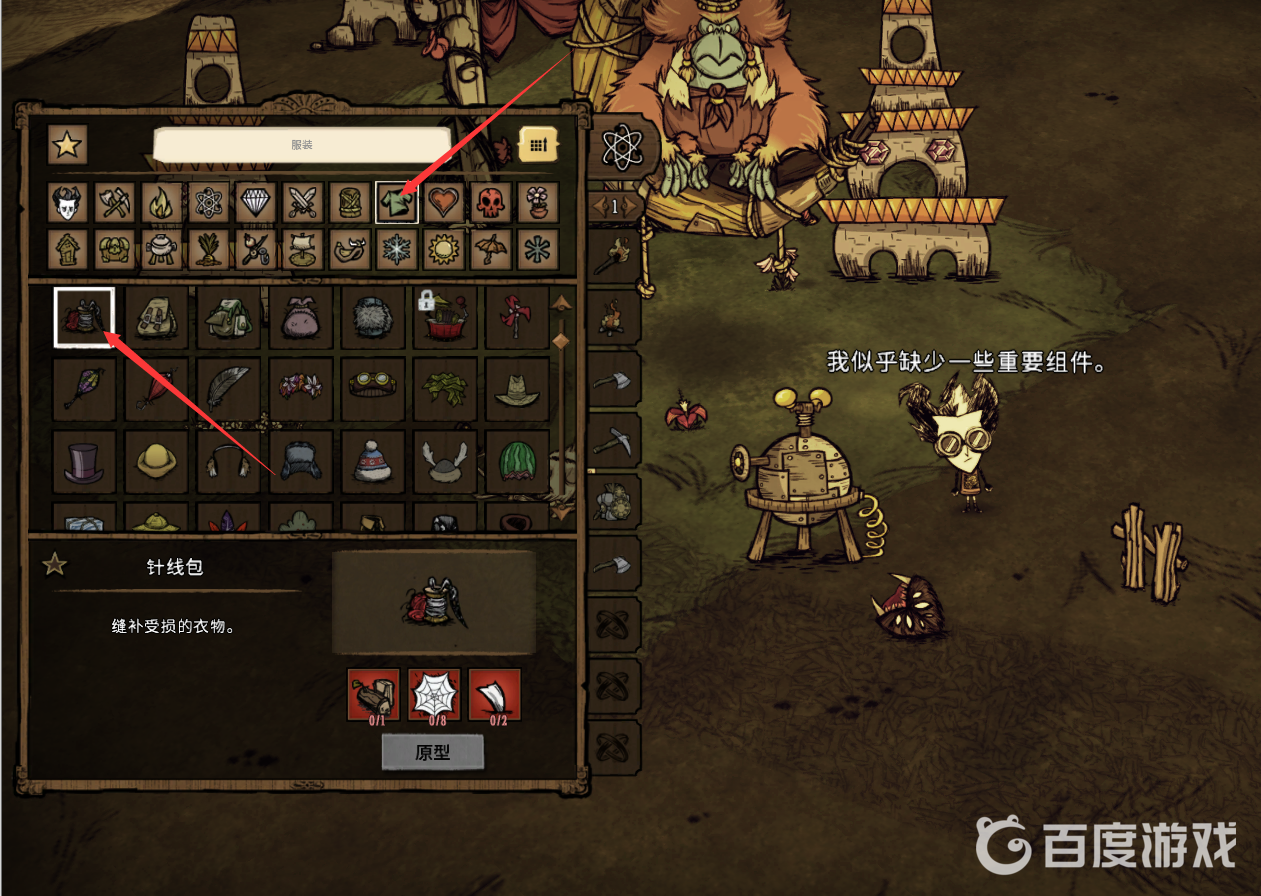This screenshot has width=1261, height=896.
Task: Open the diamond Refine category
Action: click(x=255, y=203)
